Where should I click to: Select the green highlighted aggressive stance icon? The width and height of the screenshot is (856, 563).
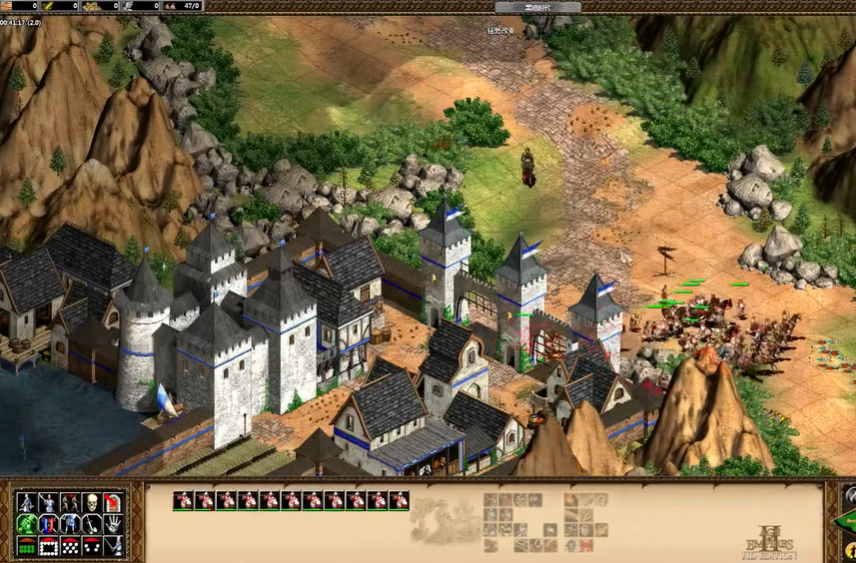(26, 524)
